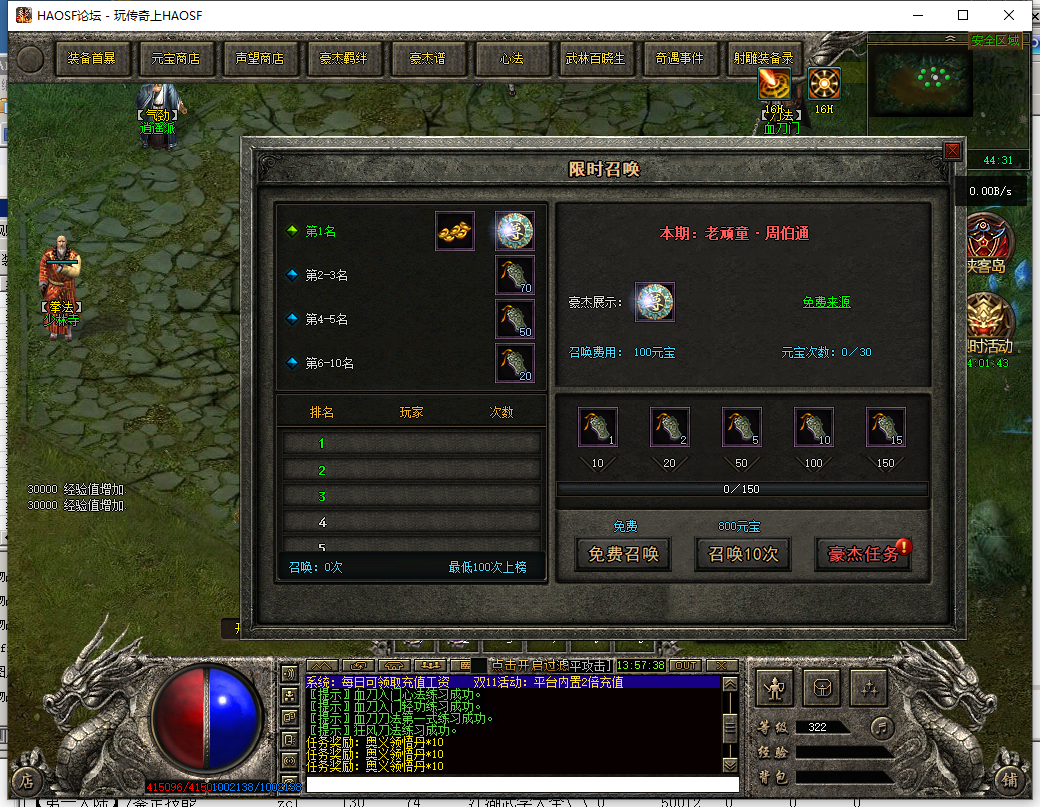This screenshot has height=807, width=1040.
Task: Select the 150-summon milestone reward icon
Action: click(885, 427)
